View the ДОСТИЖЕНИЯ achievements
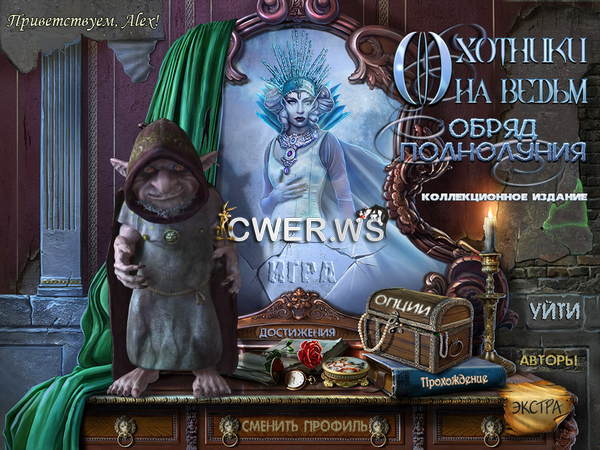Image resolution: width=600 pixels, height=450 pixels. [297, 333]
